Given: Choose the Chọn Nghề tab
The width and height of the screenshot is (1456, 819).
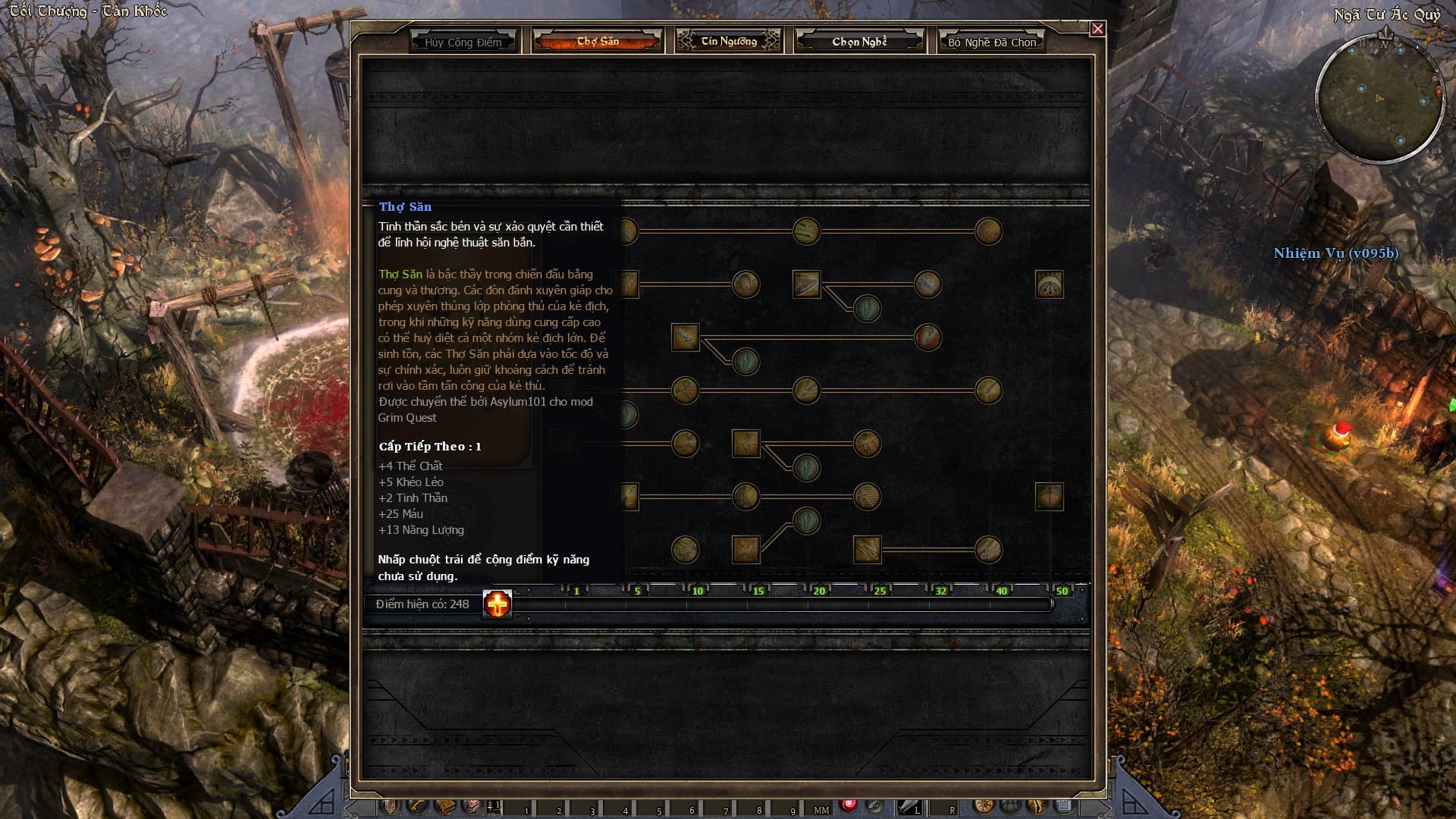Looking at the screenshot, I should pos(859,41).
